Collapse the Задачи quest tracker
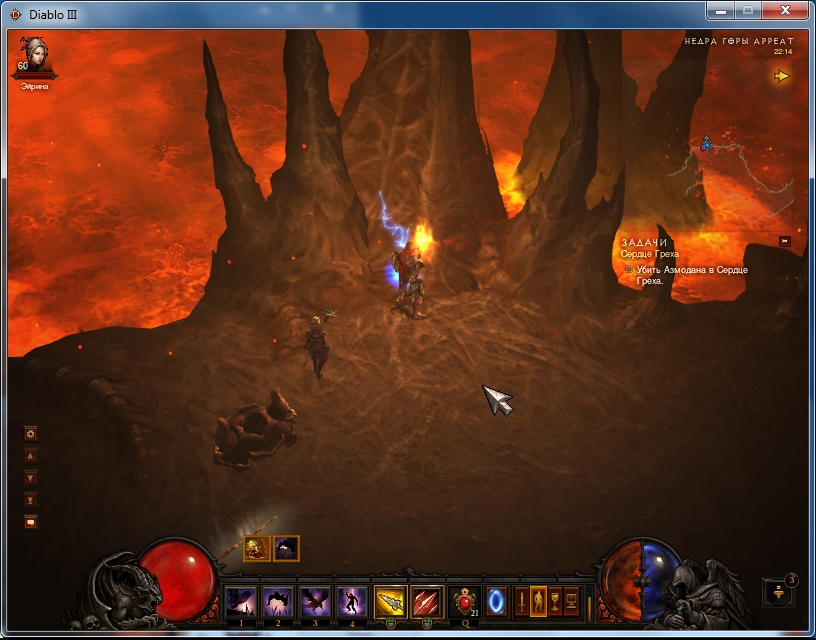The width and height of the screenshot is (816, 640). [x=785, y=241]
